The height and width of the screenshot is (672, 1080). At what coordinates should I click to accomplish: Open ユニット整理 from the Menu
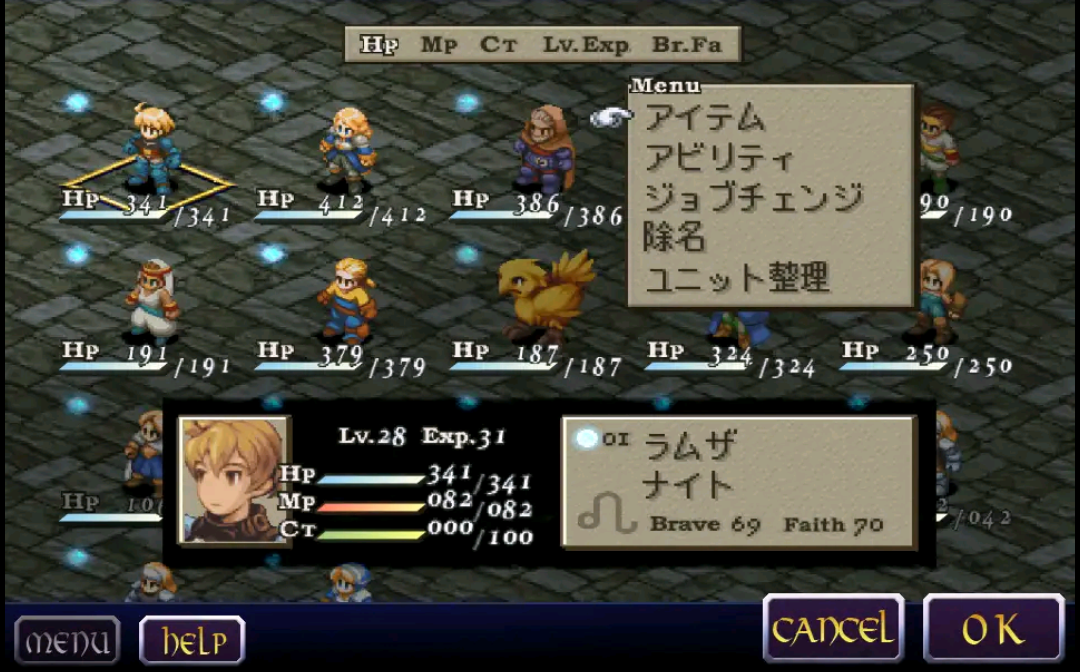[737, 278]
